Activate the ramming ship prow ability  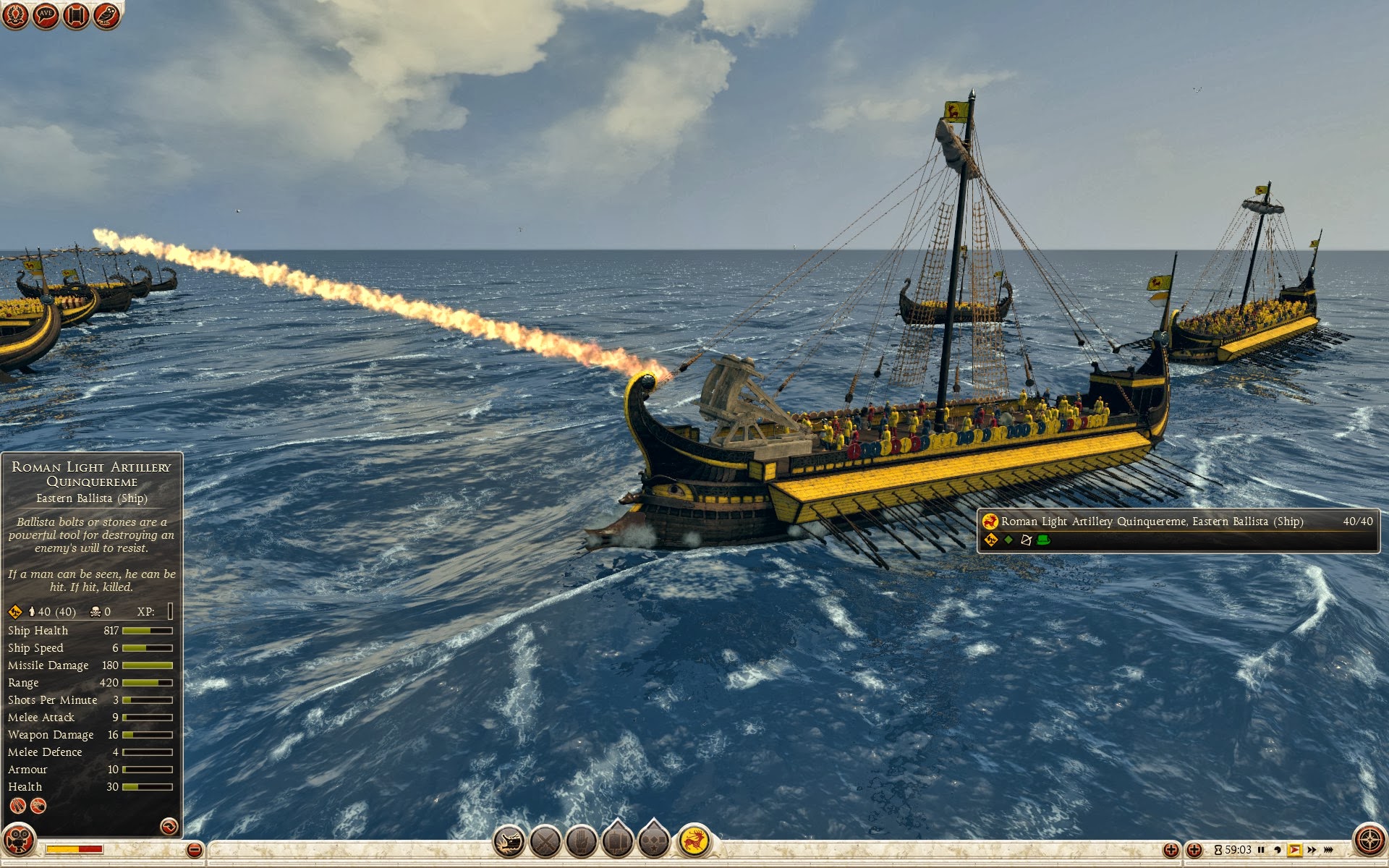[x=509, y=842]
